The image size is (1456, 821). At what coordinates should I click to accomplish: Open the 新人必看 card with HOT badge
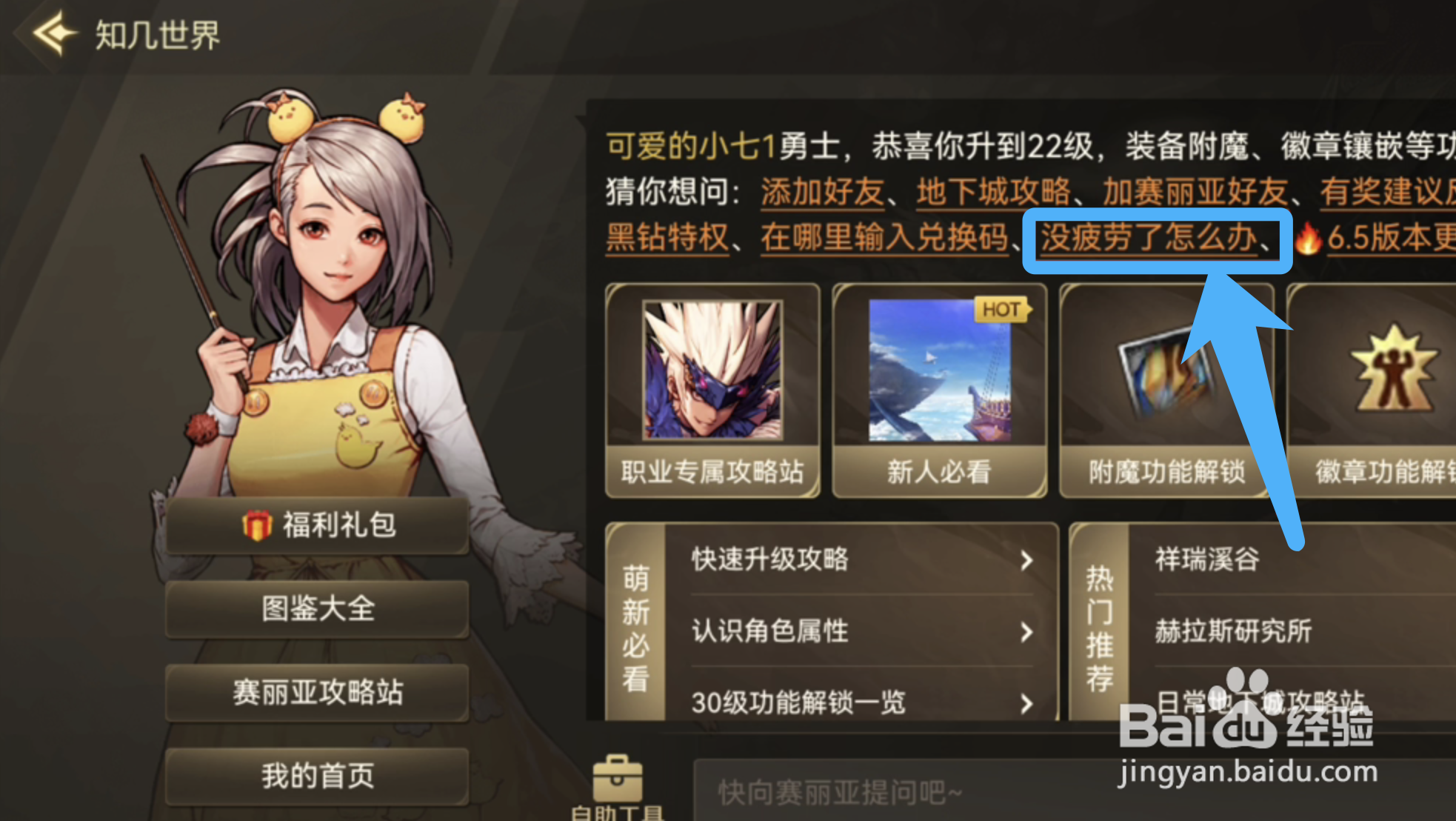(938, 378)
